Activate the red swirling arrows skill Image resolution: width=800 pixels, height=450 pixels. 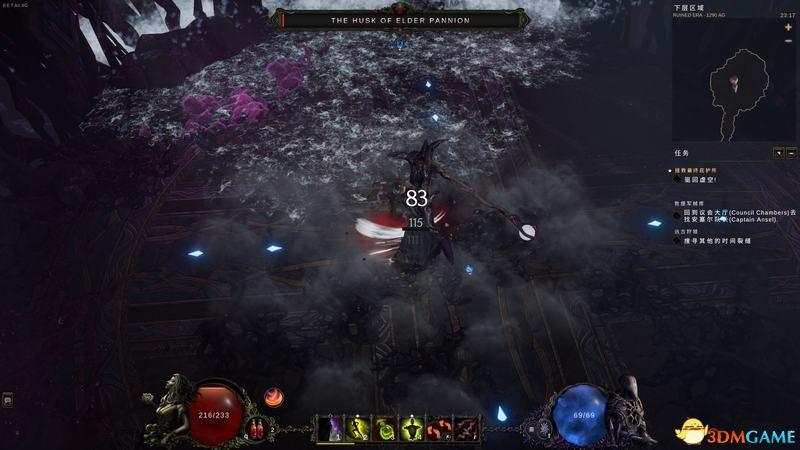coord(439,429)
